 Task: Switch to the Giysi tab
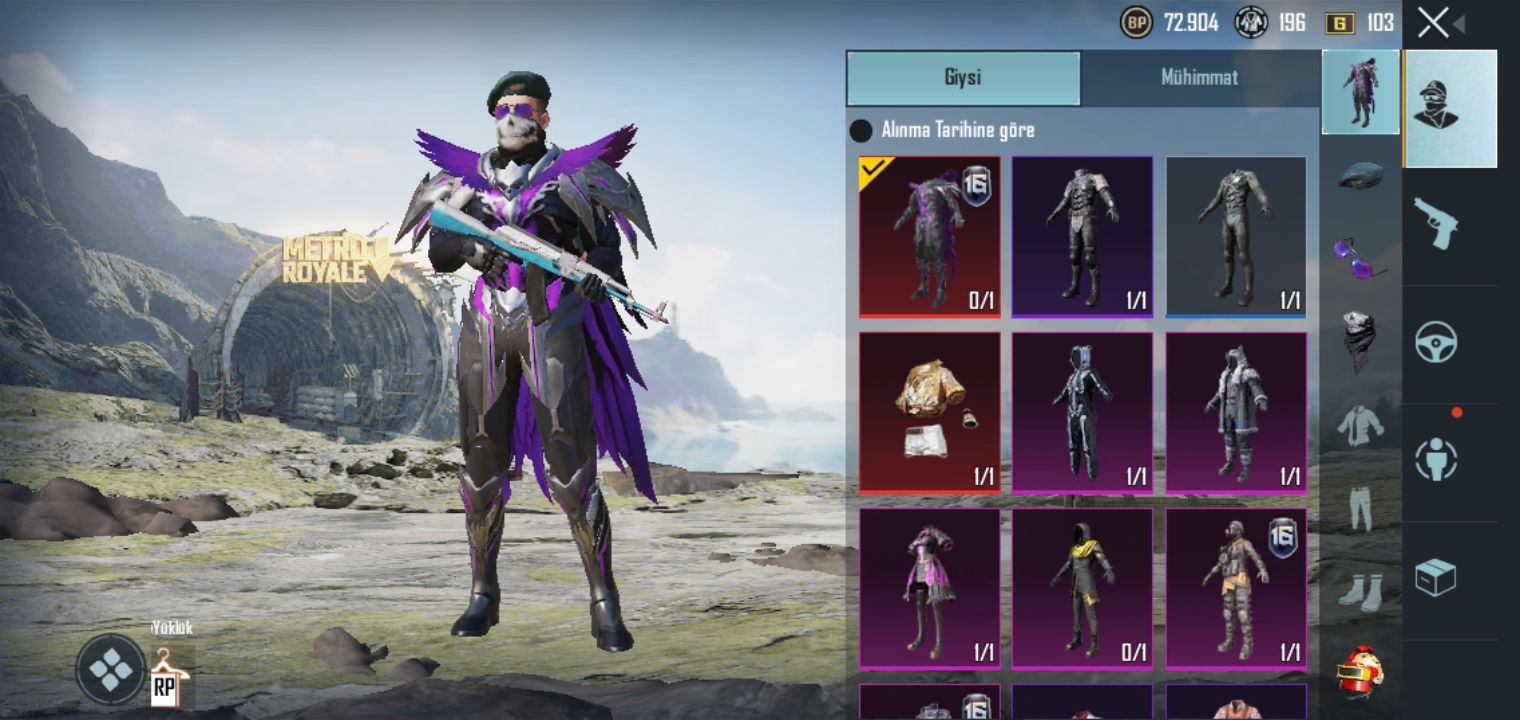click(963, 78)
